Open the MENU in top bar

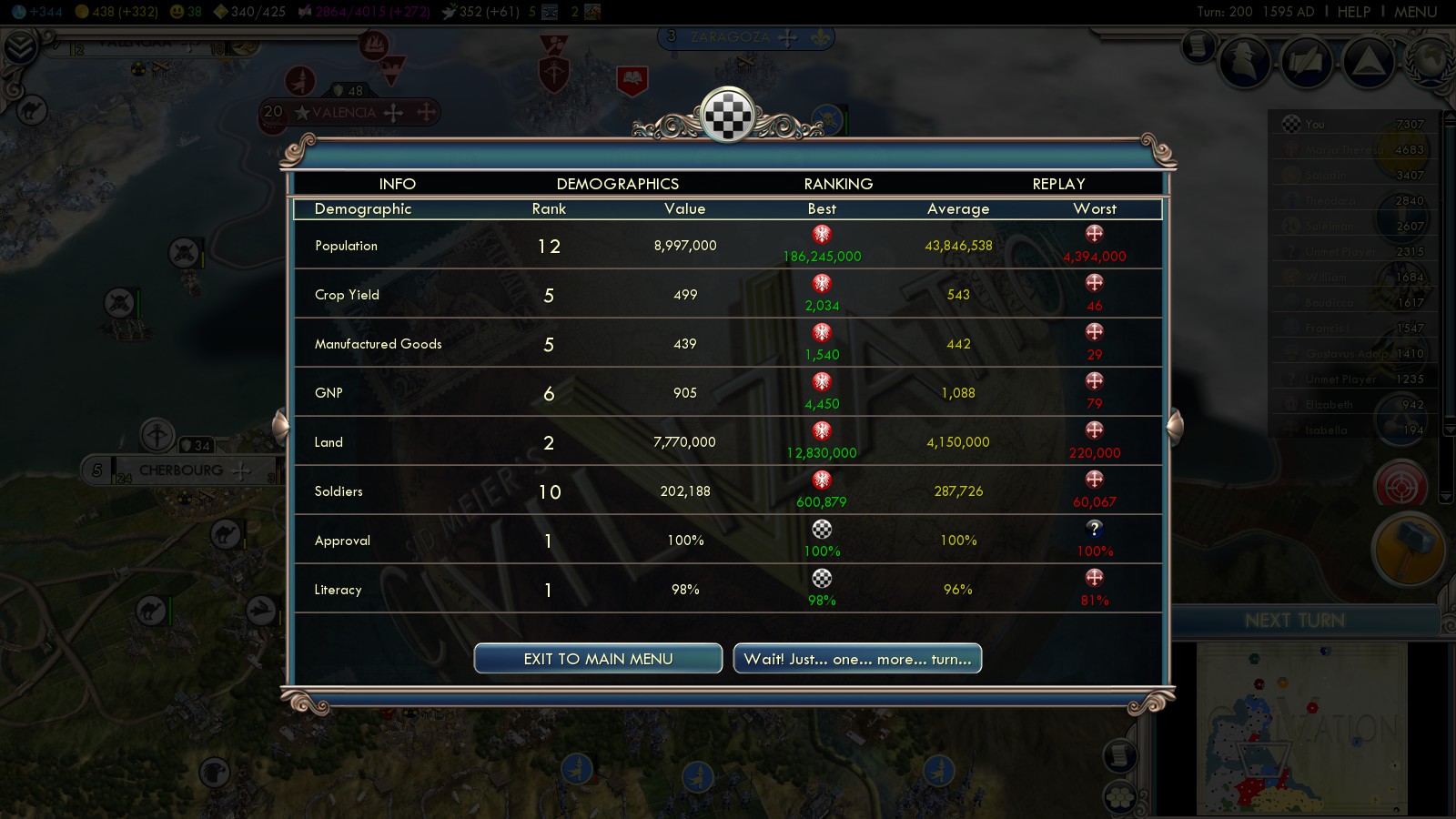tap(1415, 12)
